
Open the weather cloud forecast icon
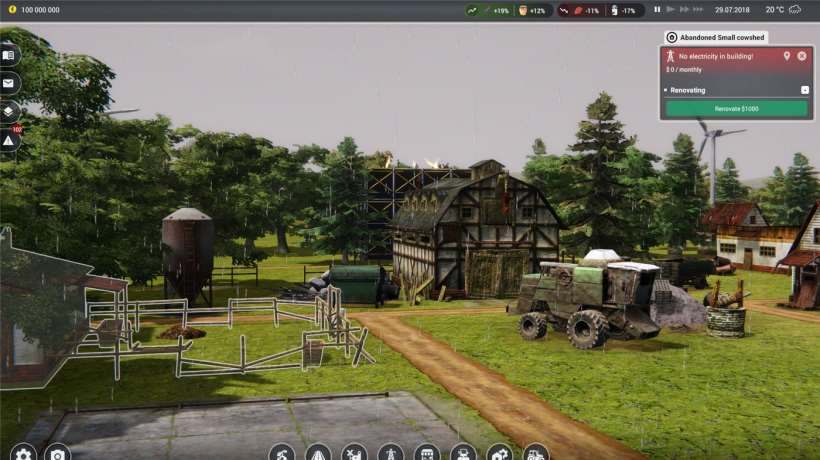[x=795, y=10]
